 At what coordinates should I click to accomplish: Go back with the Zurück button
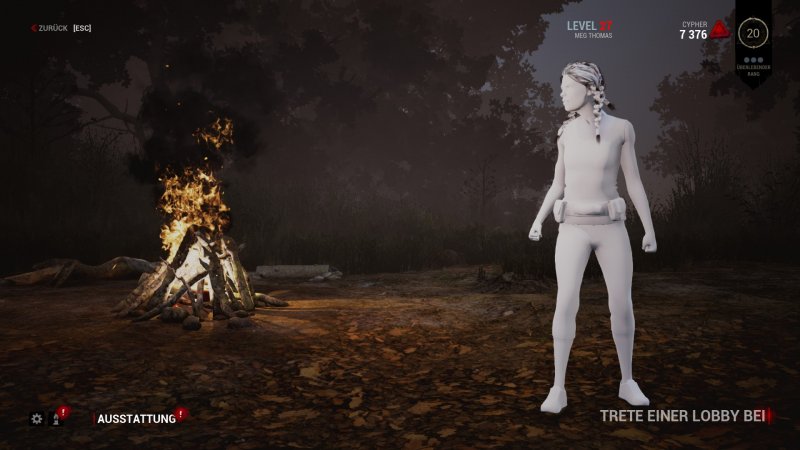tap(60, 28)
